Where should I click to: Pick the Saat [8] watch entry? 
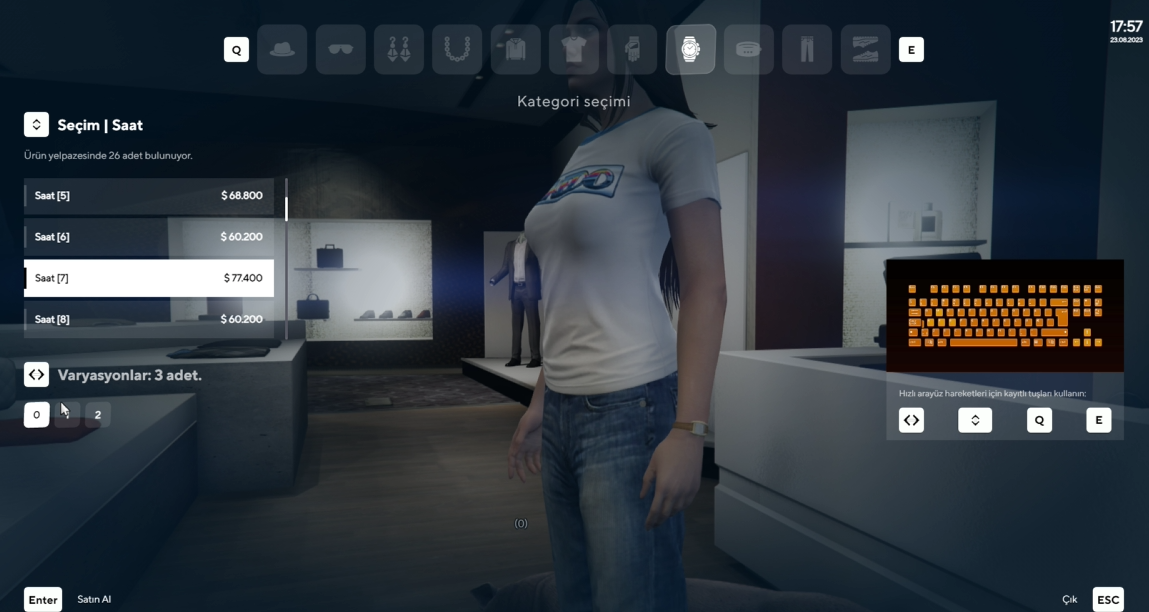tap(149, 319)
